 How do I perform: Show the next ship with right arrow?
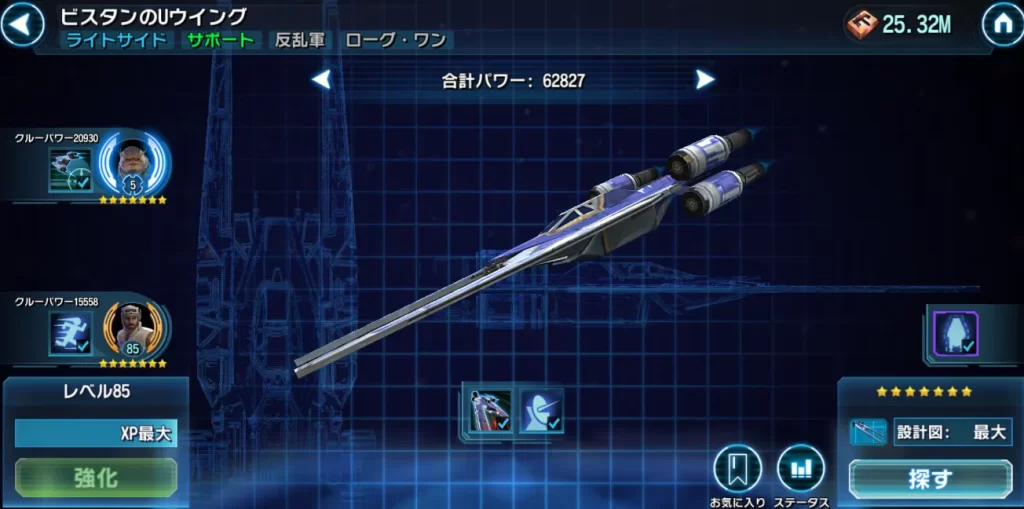click(x=705, y=79)
